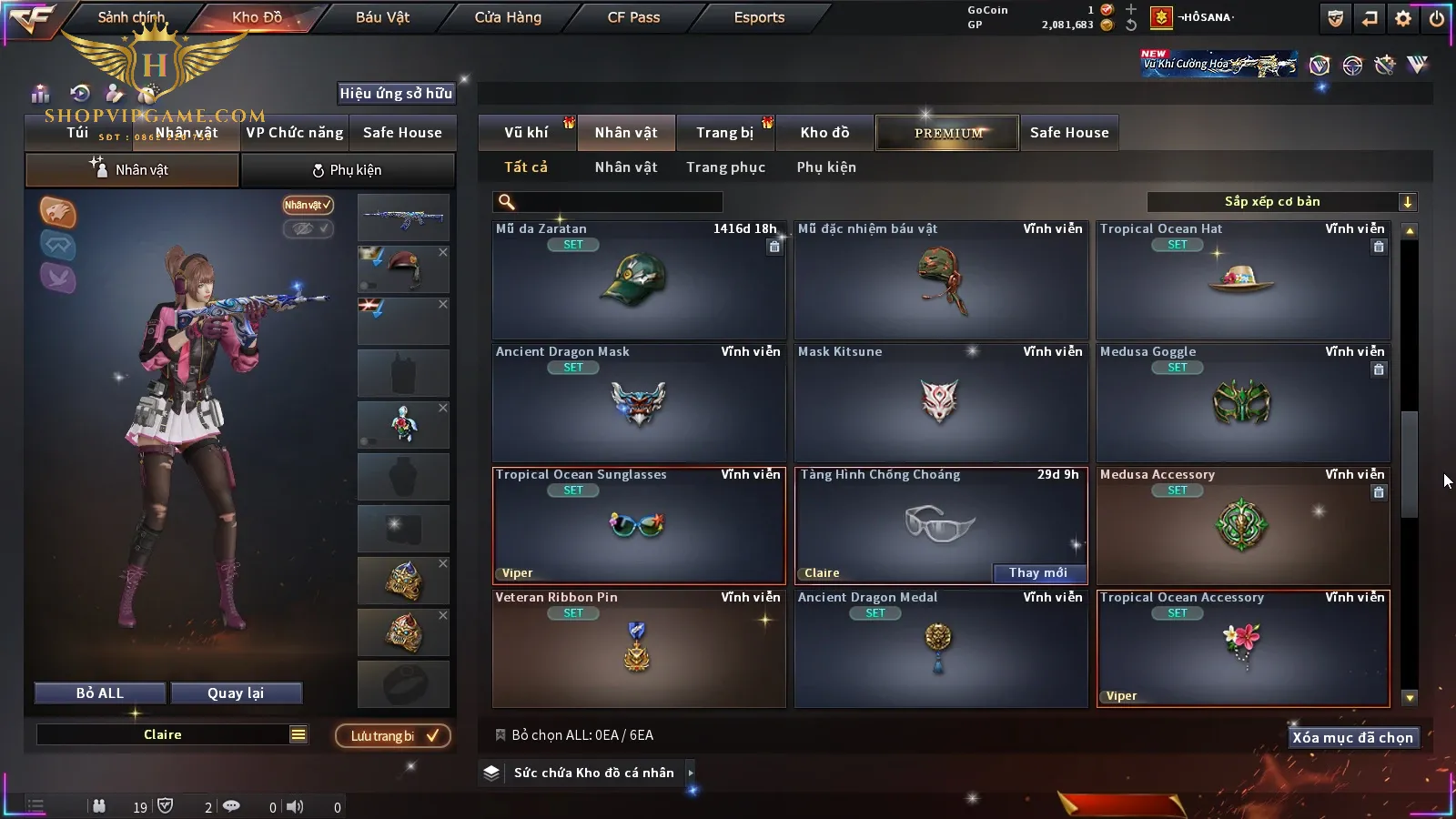Click Xóa mục đã chọn button
Screen dimensions: 1456x819
pos(1352,738)
